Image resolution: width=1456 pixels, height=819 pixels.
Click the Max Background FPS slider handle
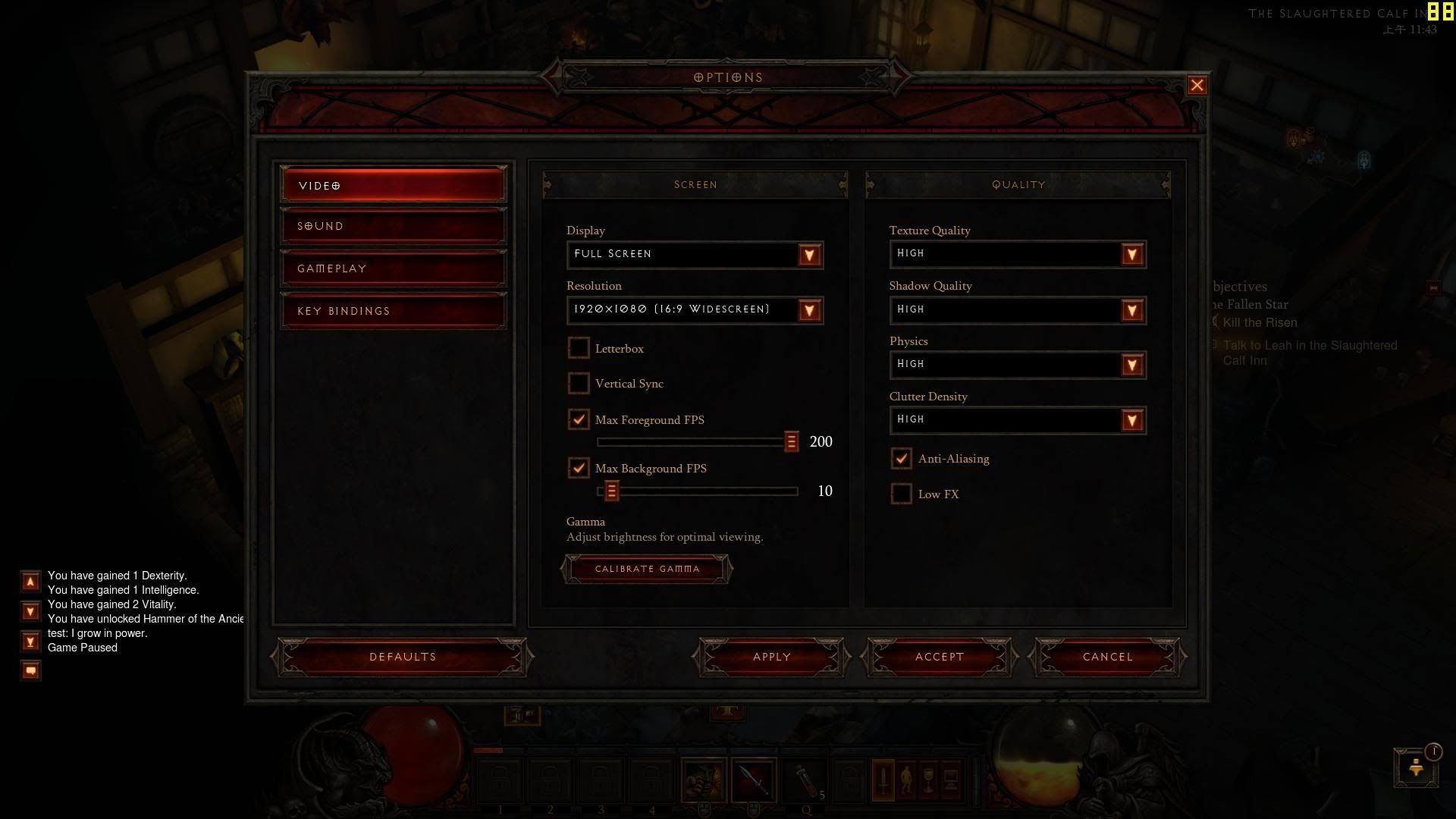pyautogui.click(x=611, y=491)
